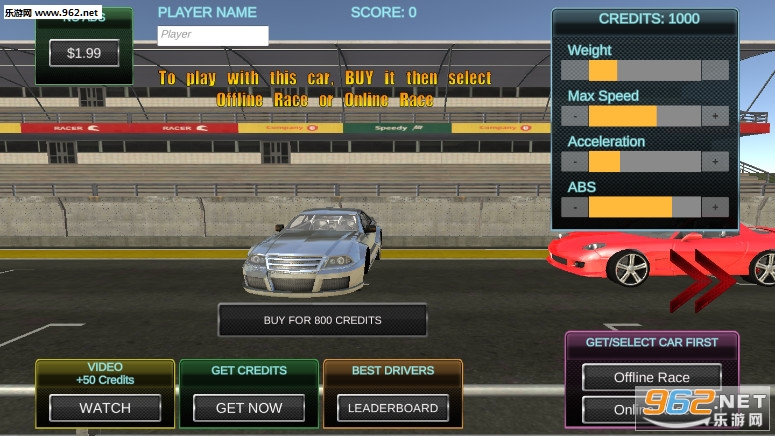Increase ABS with the plus button

click(x=715, y=208)
